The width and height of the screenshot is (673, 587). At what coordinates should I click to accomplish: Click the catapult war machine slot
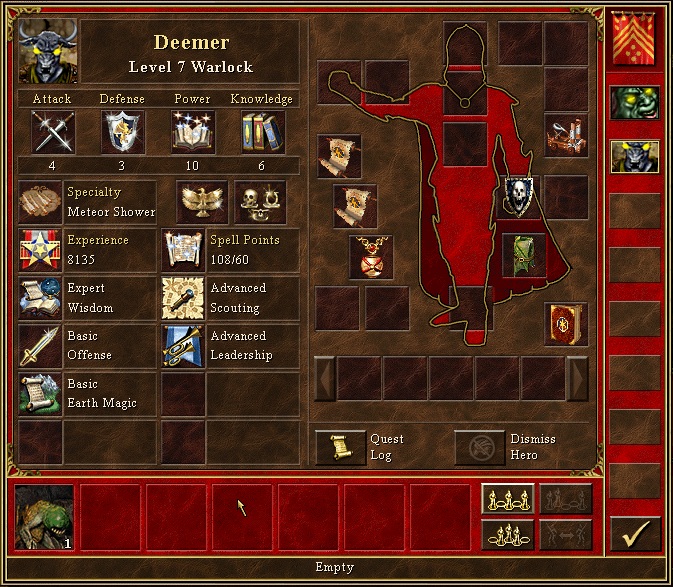[x=565, y=135]
